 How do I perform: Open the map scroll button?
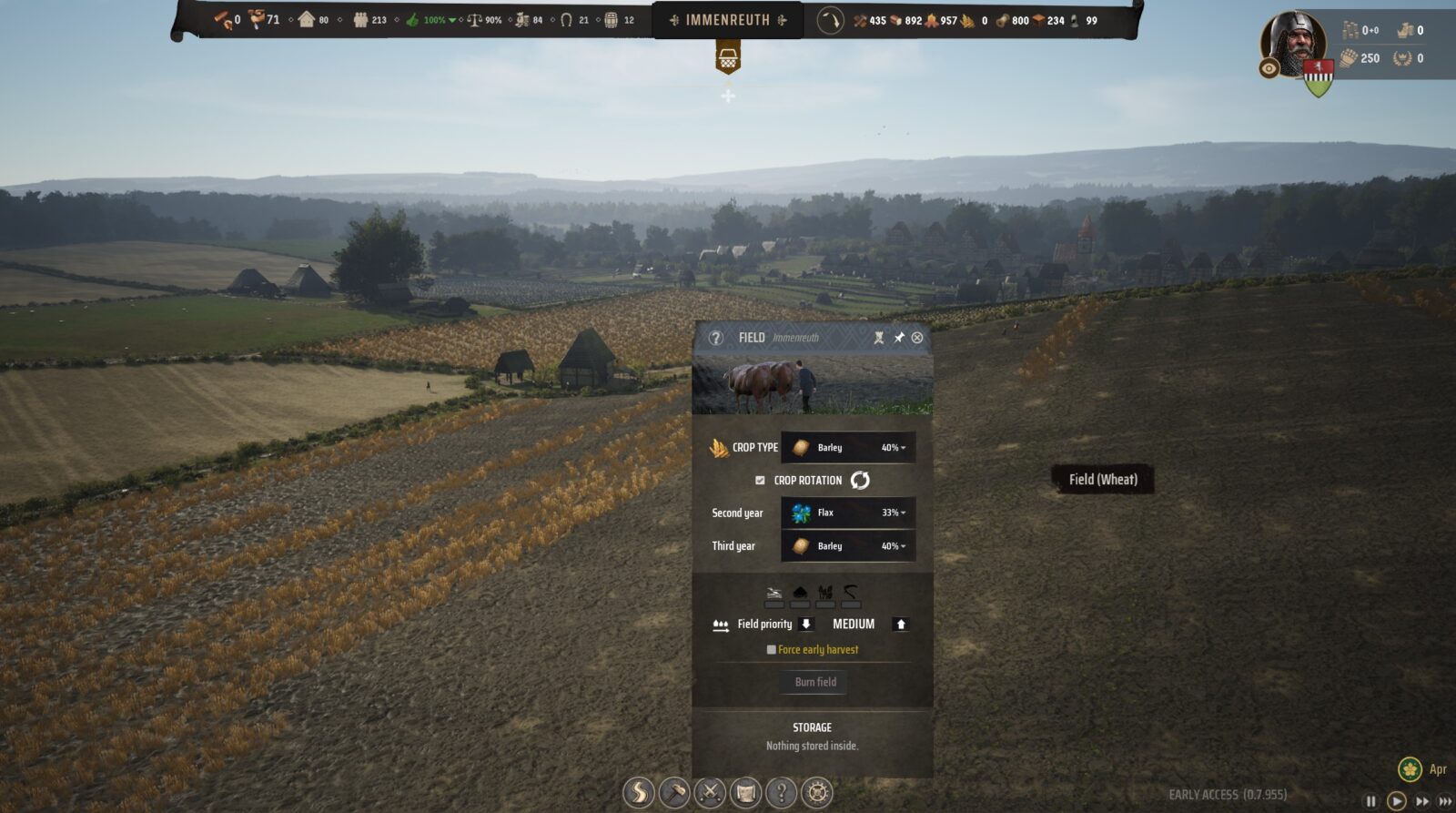click(x=745, y=793)
